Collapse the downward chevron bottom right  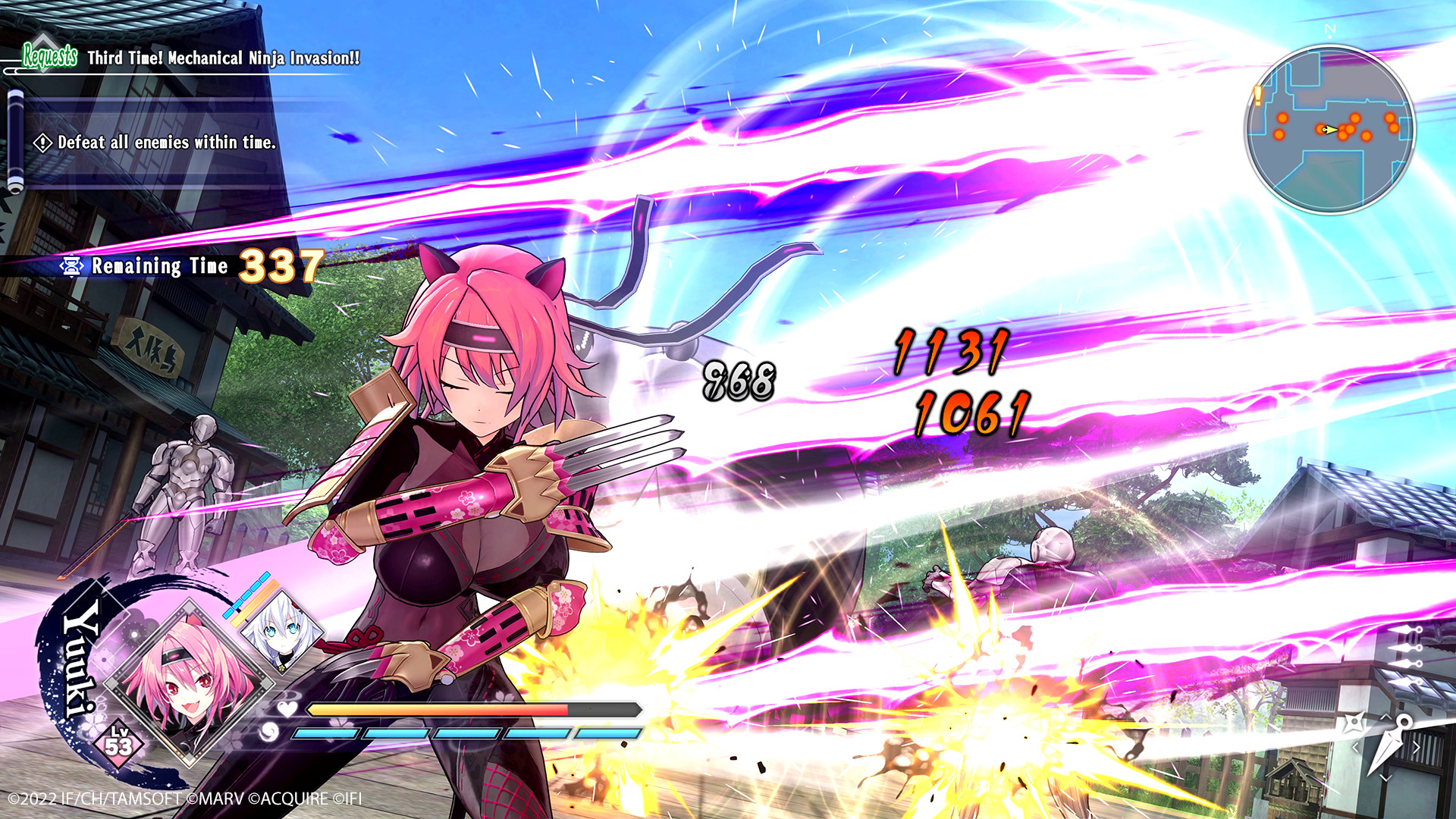[1385, 777]
